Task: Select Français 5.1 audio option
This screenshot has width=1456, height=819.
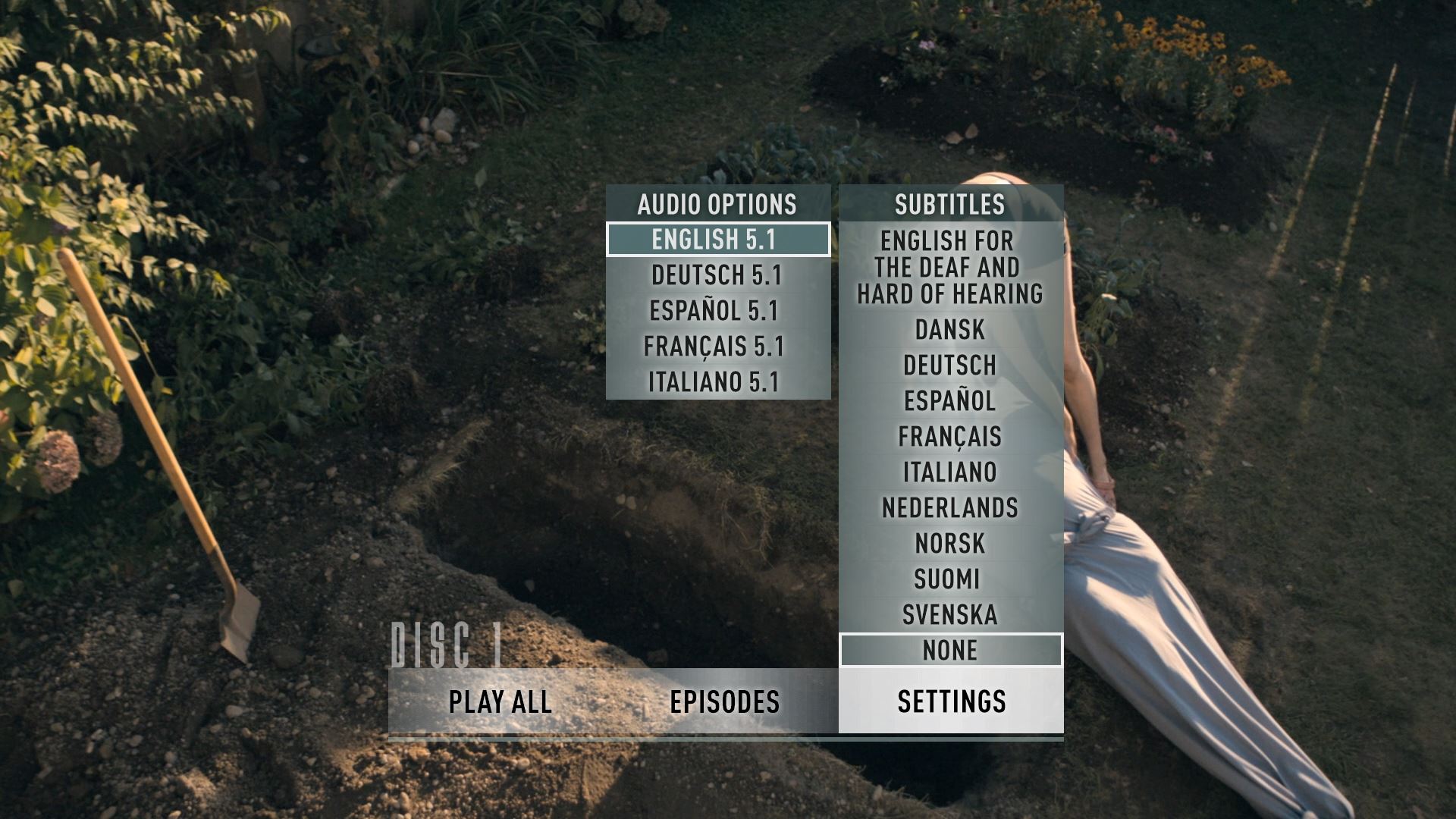Action: point(717,347)
